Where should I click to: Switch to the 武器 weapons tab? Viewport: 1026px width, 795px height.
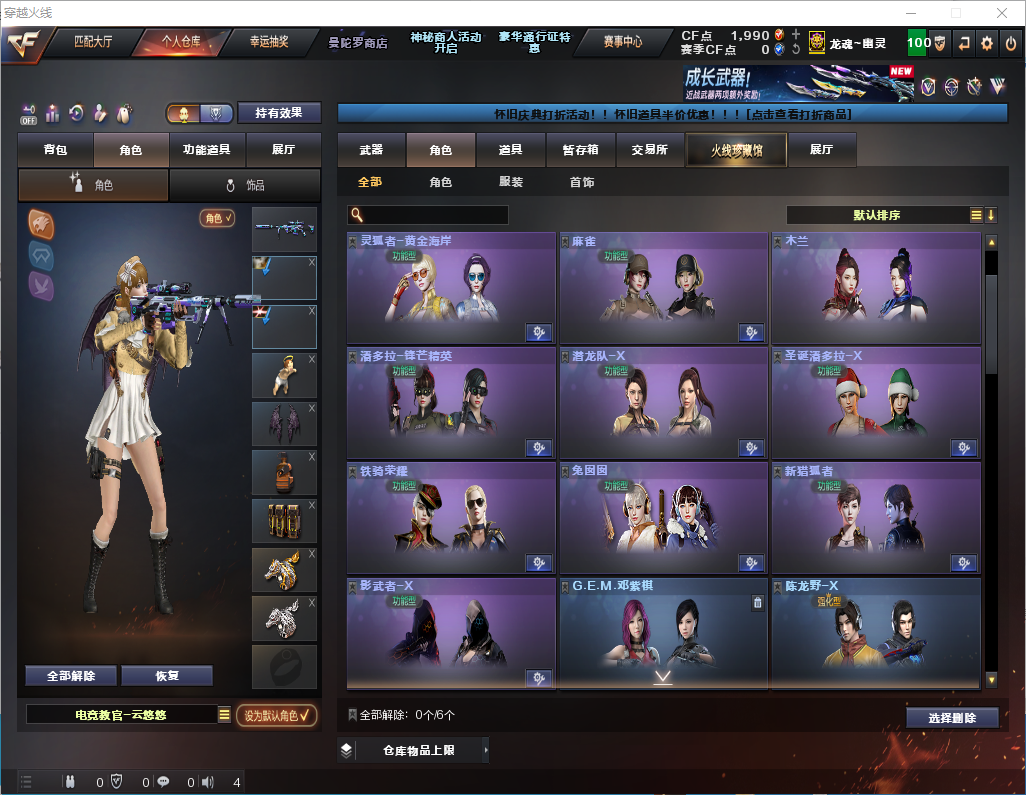pyautogui.click(x=371, y=150)
